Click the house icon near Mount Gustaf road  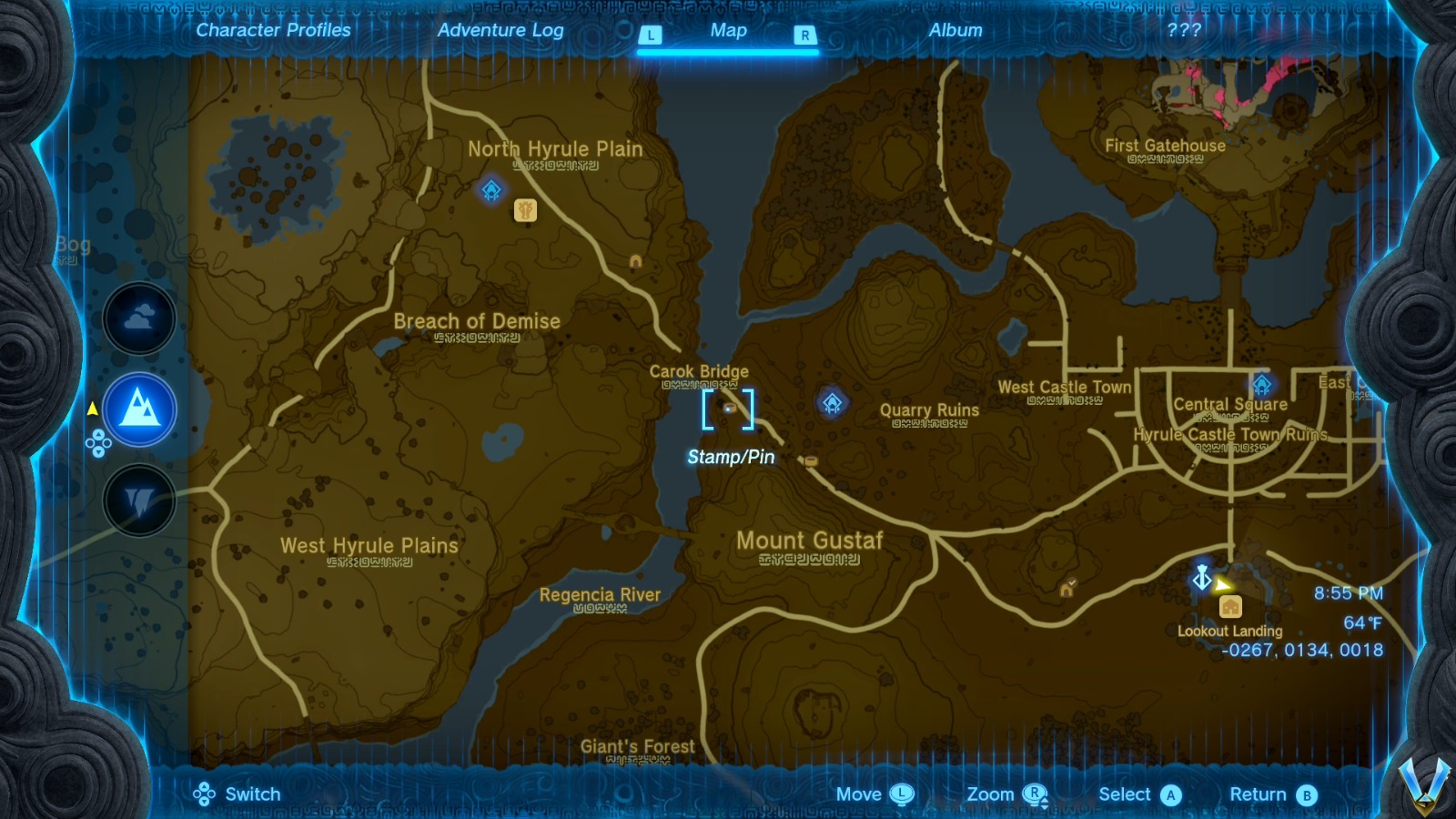point(1067,589)
